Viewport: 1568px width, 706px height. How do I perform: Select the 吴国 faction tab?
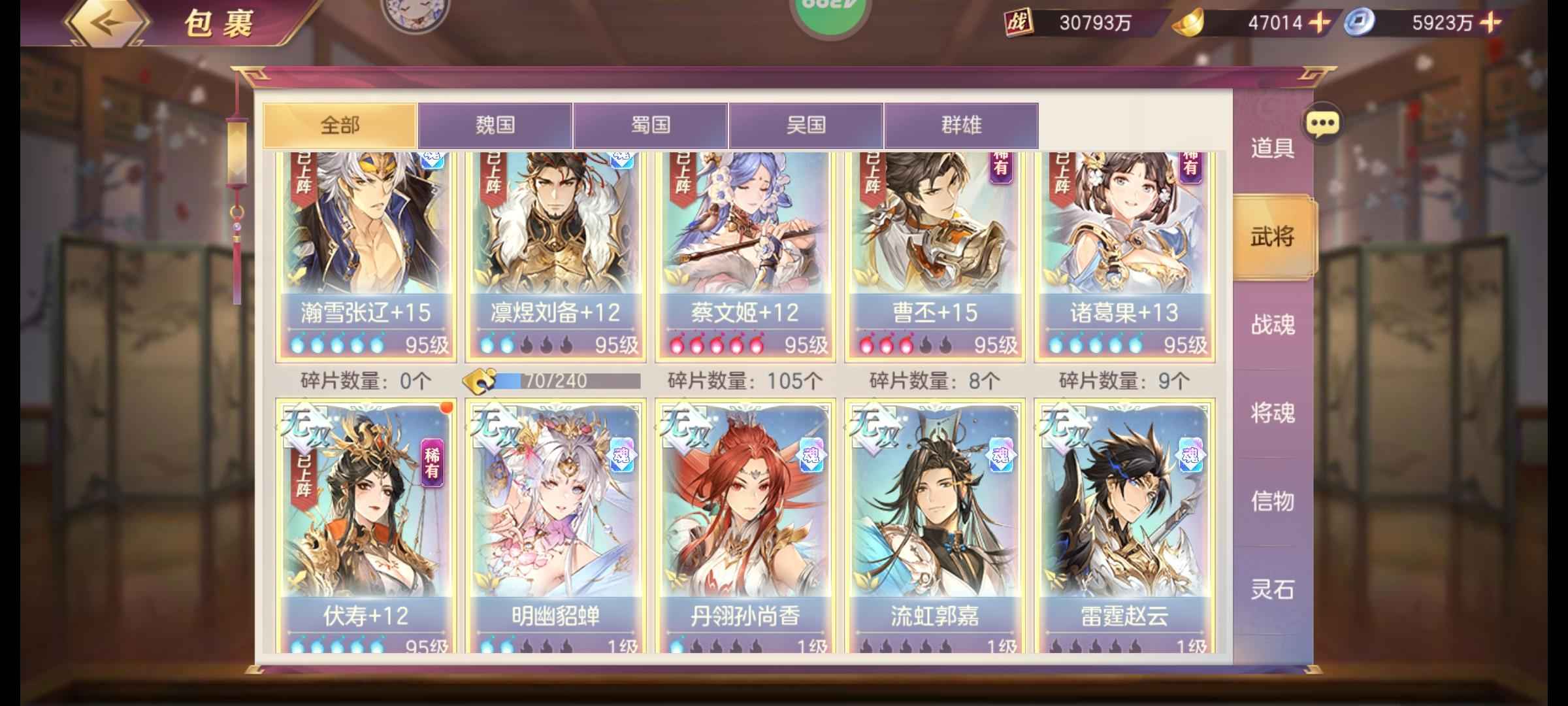(x=806, y=125)
